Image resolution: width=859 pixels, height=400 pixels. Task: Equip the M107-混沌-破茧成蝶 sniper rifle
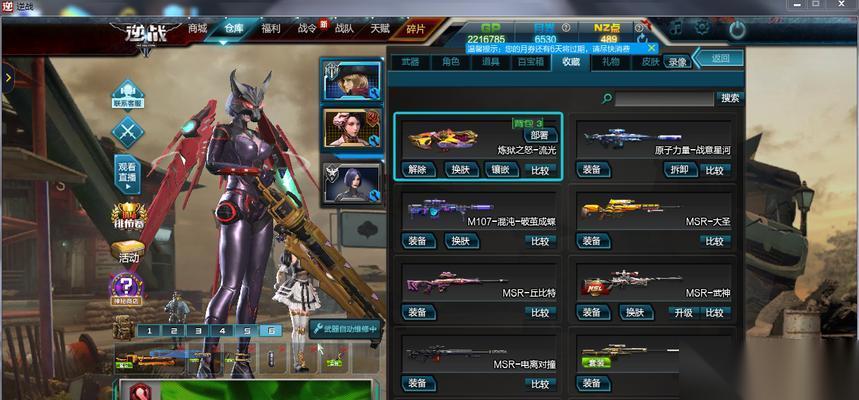pos(418,241)
